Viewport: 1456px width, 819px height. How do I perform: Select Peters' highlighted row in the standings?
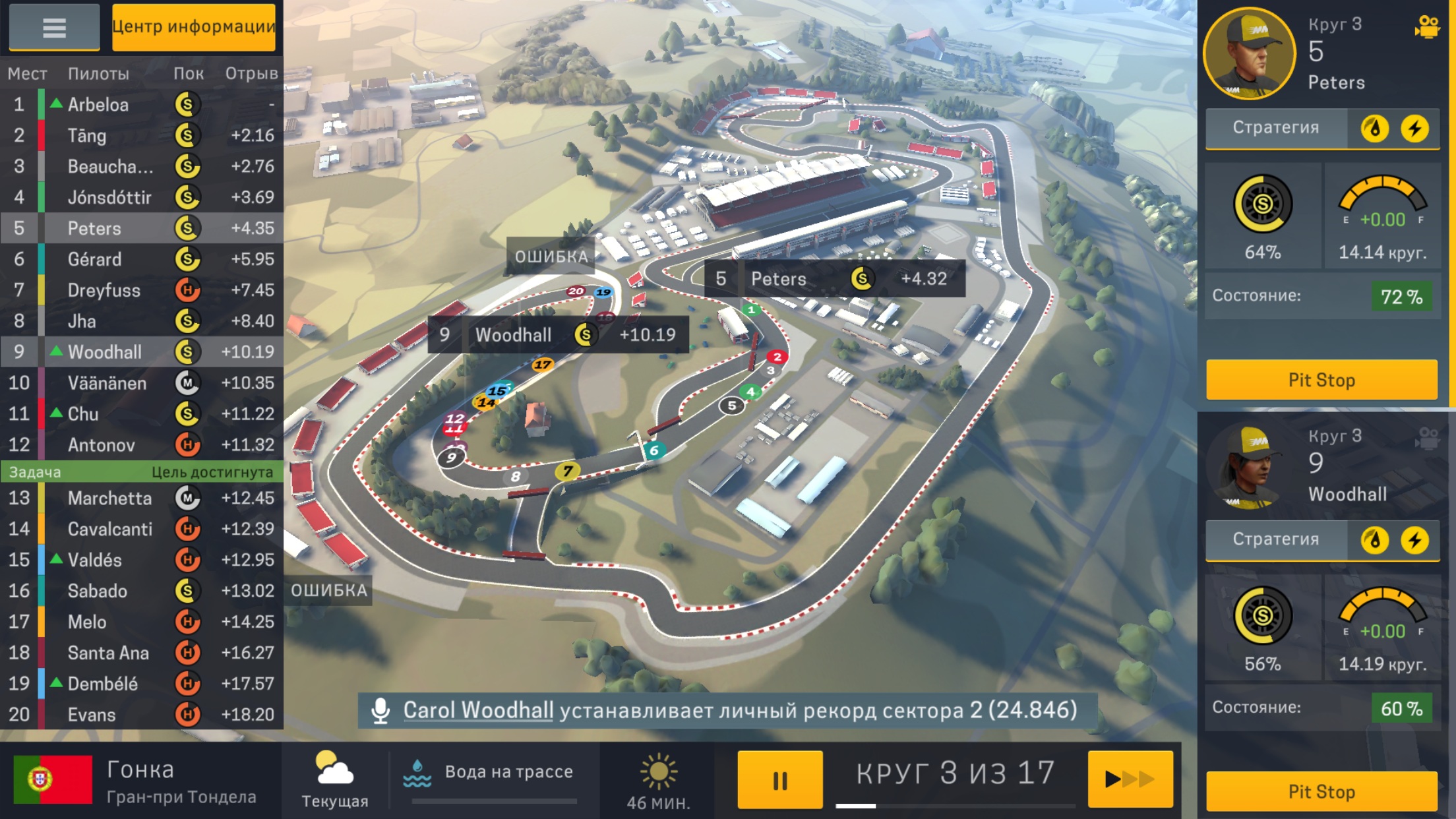click(x=142, y=228)
